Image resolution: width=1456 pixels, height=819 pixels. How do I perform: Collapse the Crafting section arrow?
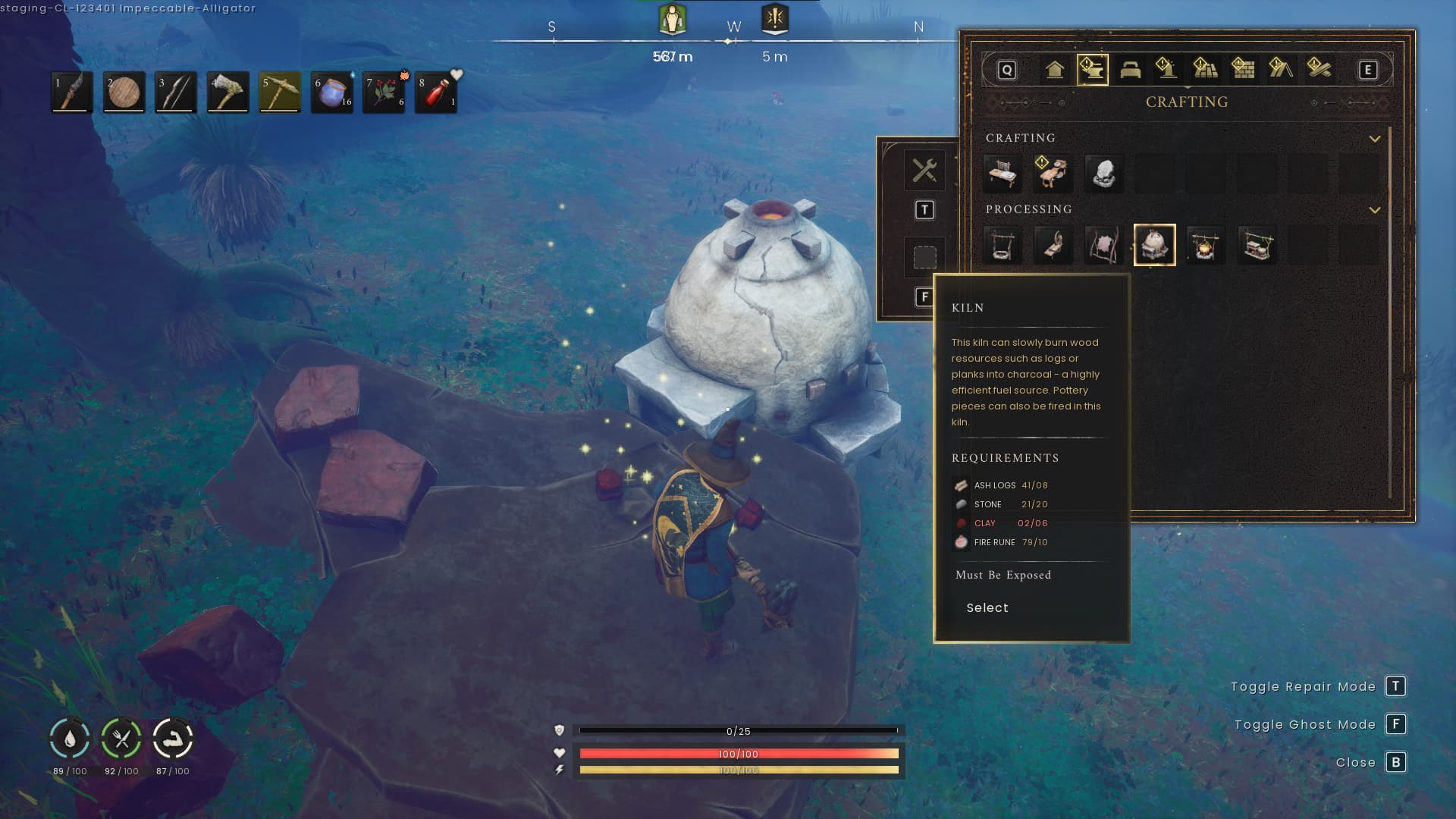[x=1374, y=139]
